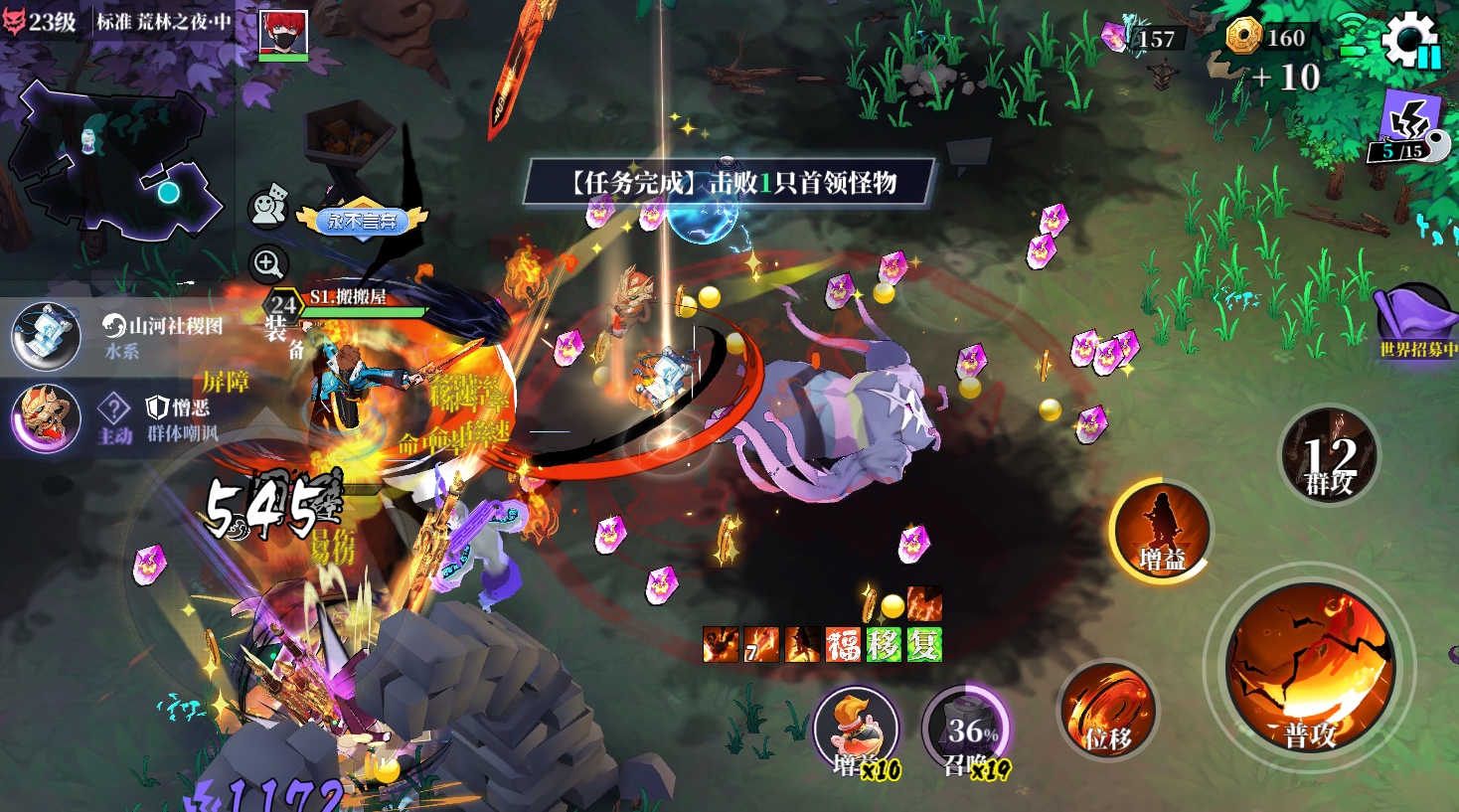The width and height of the screenshot is (1459, 812).
Task: Open the gear settings menu
Action: coord(1410,40)
